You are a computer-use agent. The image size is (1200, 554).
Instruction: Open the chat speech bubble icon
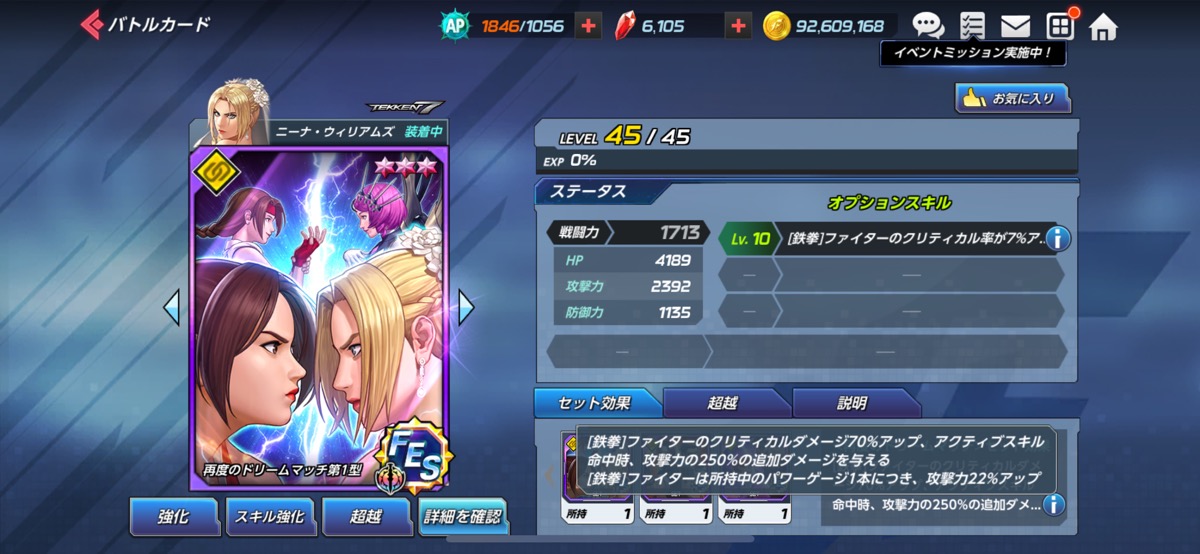tap(928, 26)
